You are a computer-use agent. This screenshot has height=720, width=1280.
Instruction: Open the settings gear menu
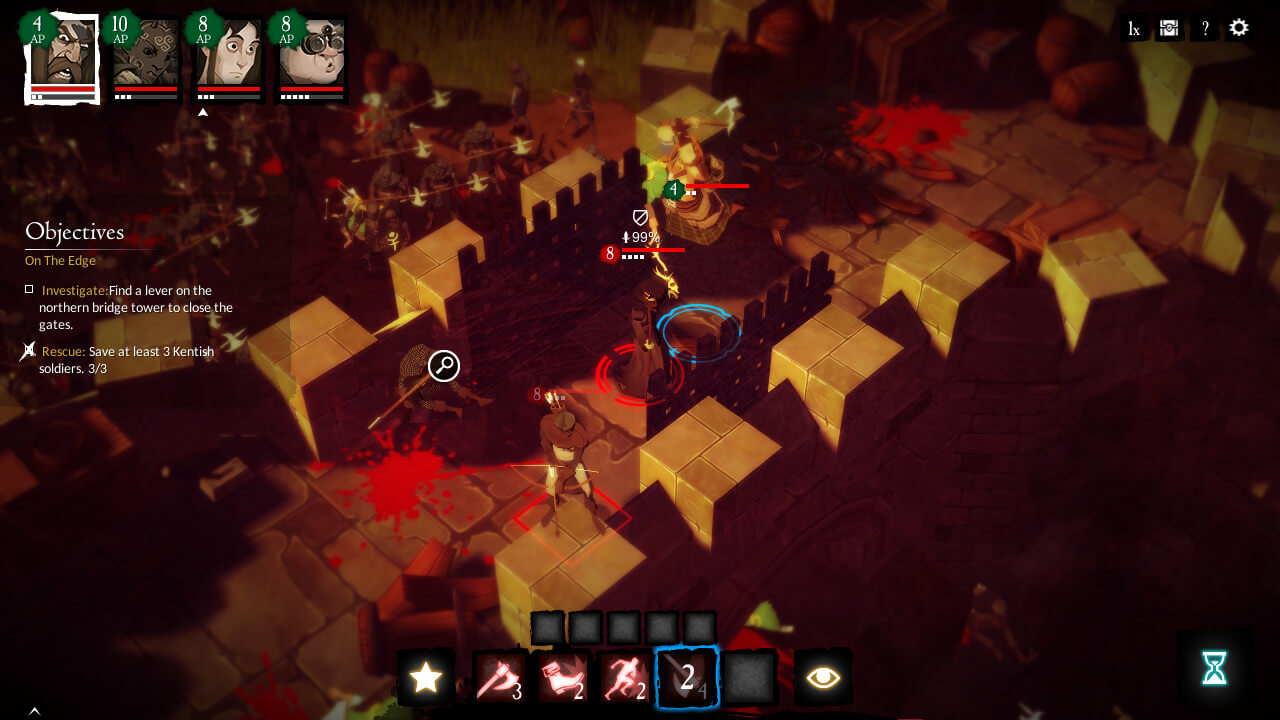[1239, 27]
